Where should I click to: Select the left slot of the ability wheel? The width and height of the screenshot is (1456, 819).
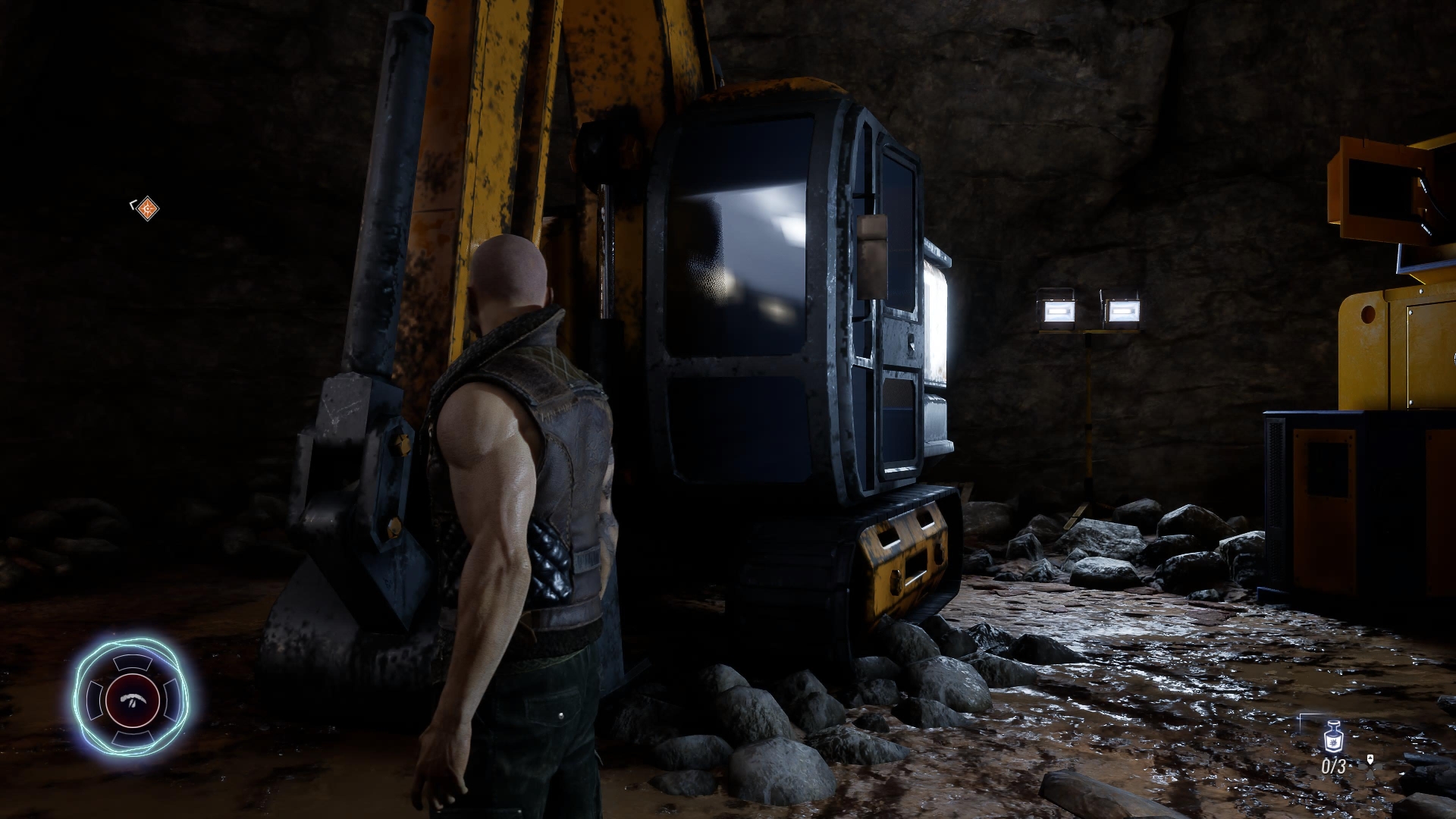click(x=95, y=700)
